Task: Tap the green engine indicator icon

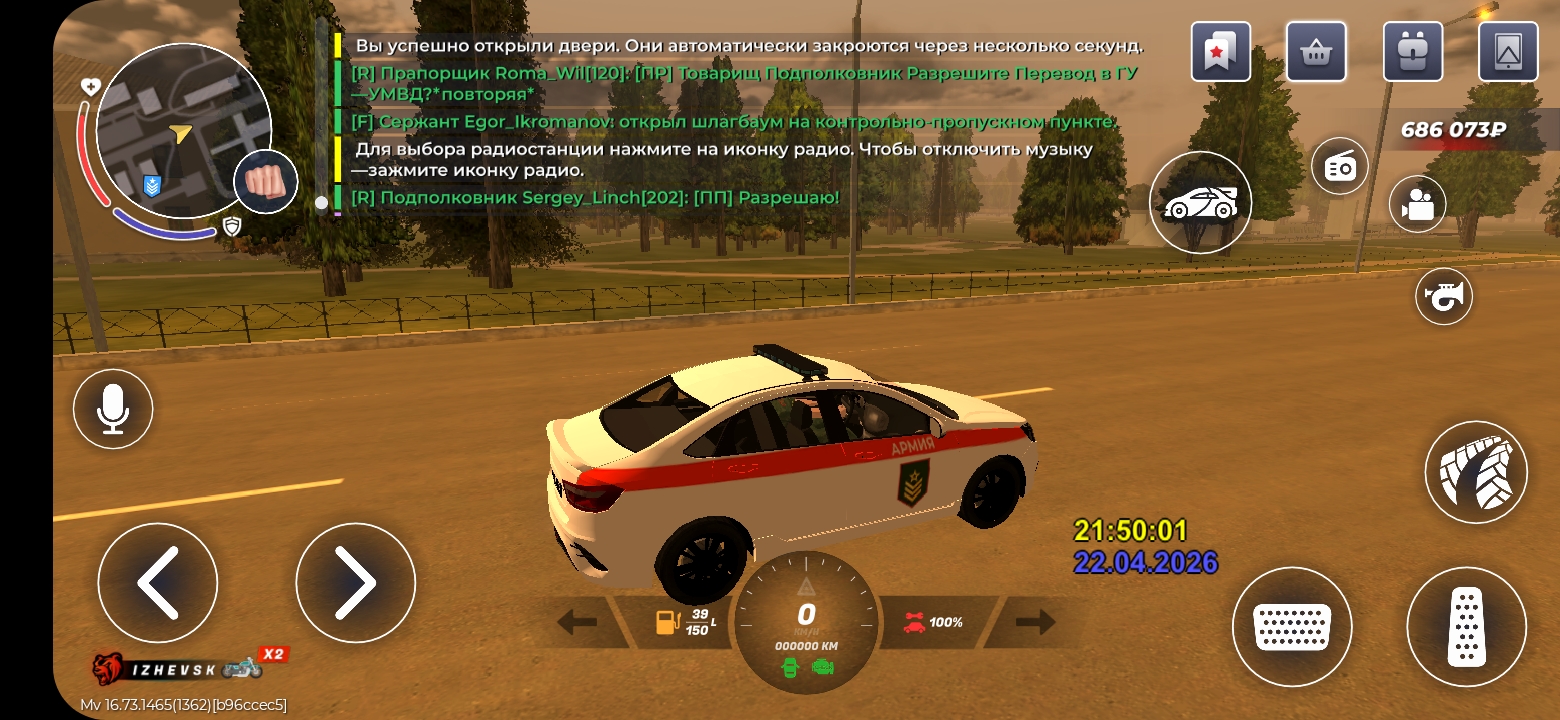Action: point(823,667)
